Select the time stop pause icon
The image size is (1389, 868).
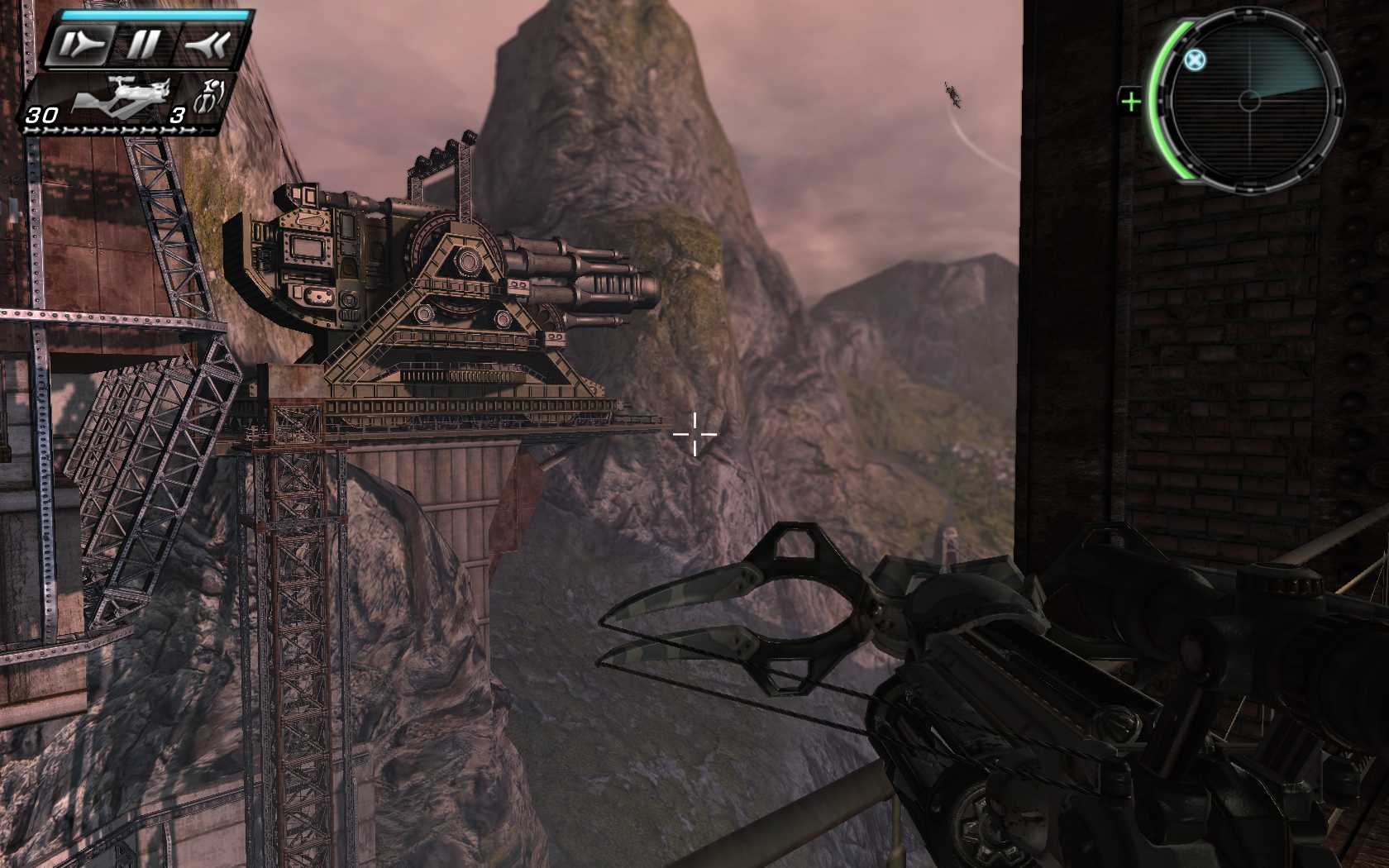point(142,45)
